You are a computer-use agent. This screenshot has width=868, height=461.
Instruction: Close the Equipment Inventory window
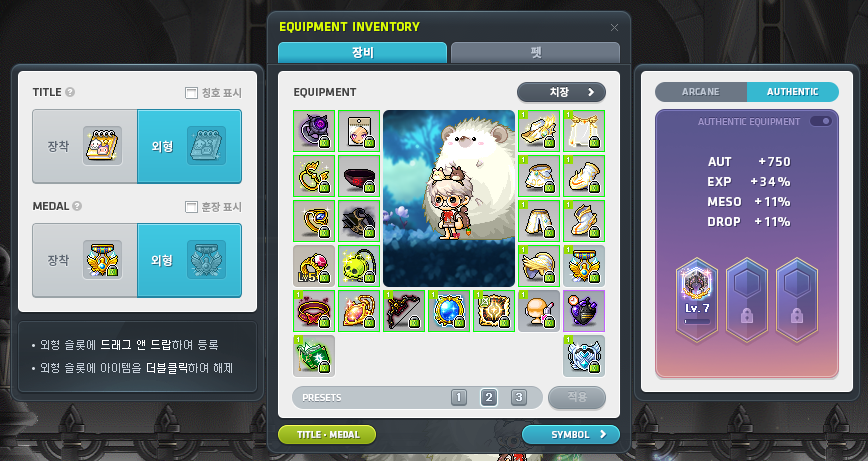[x=614, y=27]
